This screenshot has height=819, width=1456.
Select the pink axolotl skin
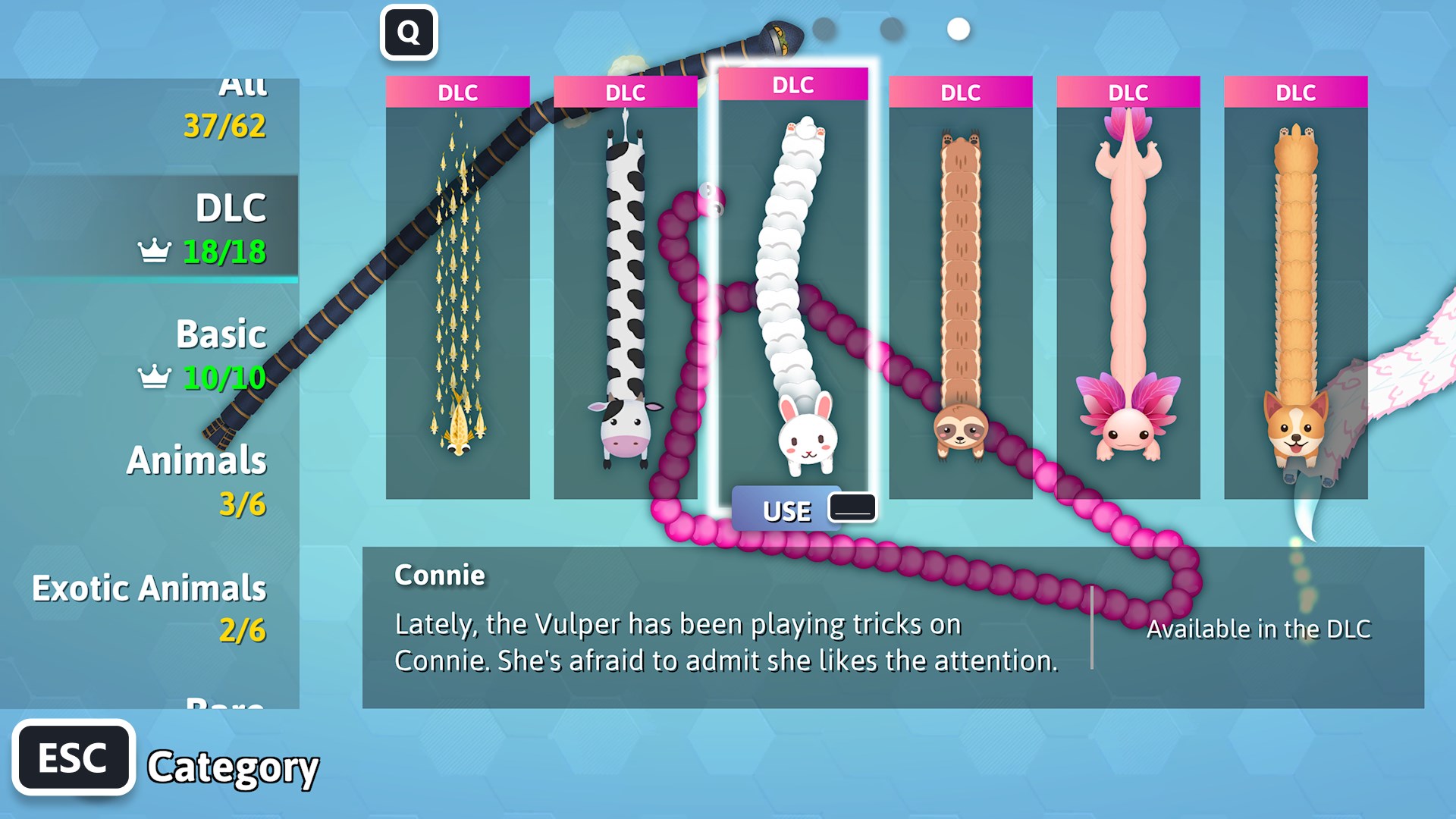click(x=1129, y=288)
